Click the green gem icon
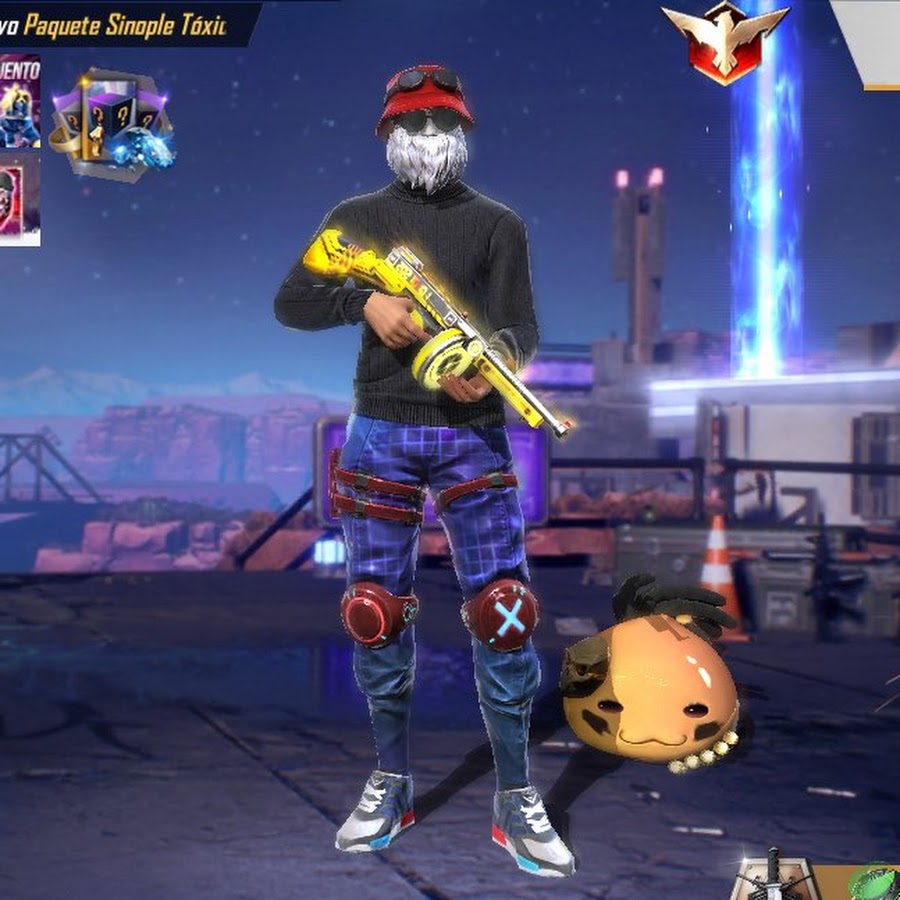Viewport: 900px width, 900px height. click(x=875, y=884)
